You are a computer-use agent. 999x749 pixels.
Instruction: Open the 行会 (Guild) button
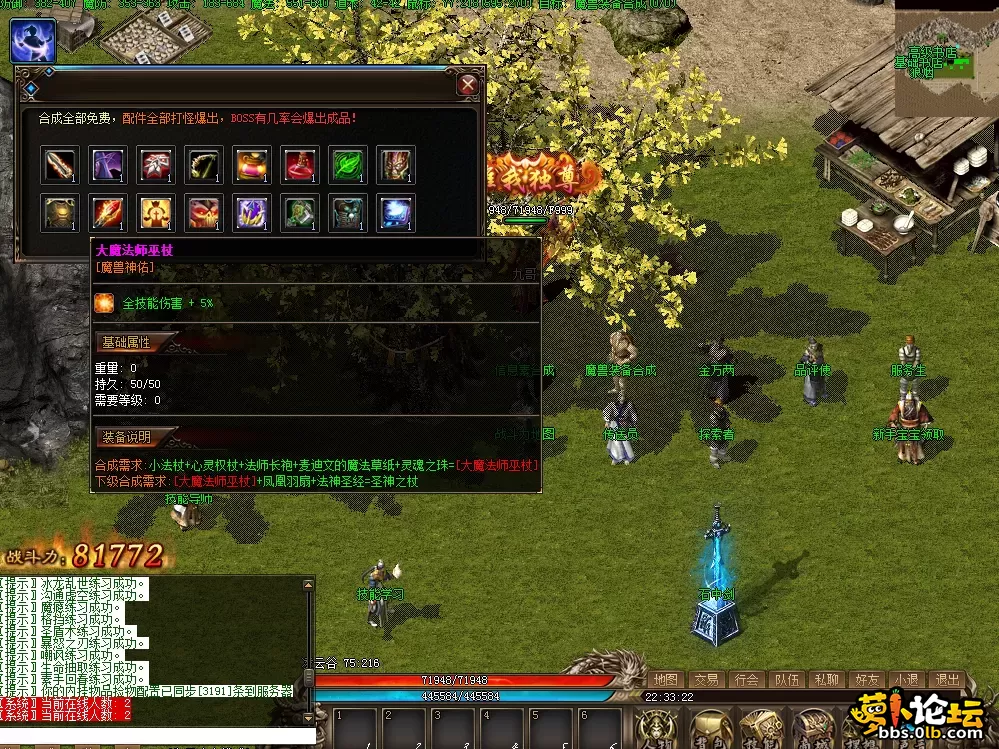coord(746,680)
